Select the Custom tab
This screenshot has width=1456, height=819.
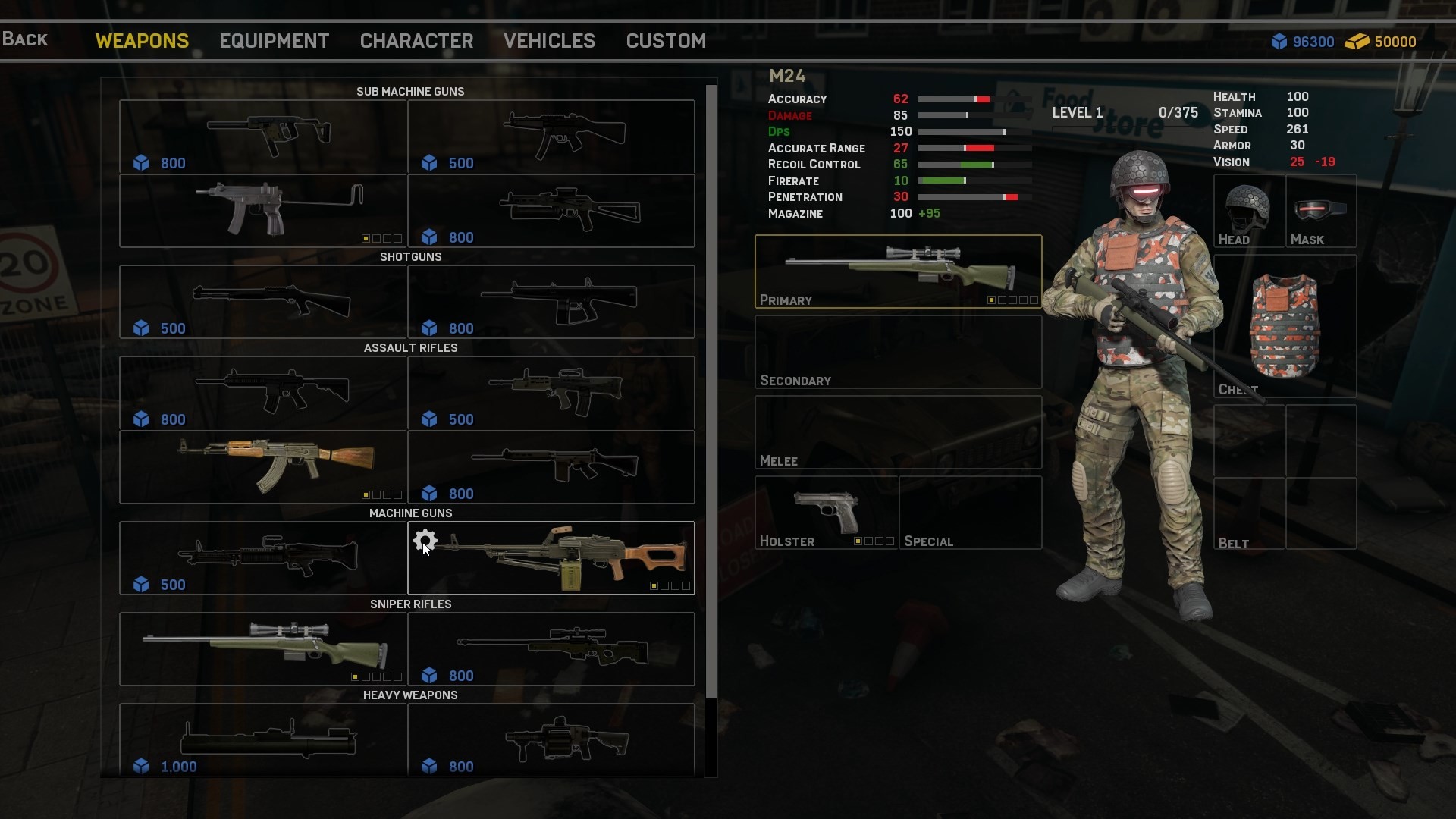pyautogui.click(x=666, y=41)
